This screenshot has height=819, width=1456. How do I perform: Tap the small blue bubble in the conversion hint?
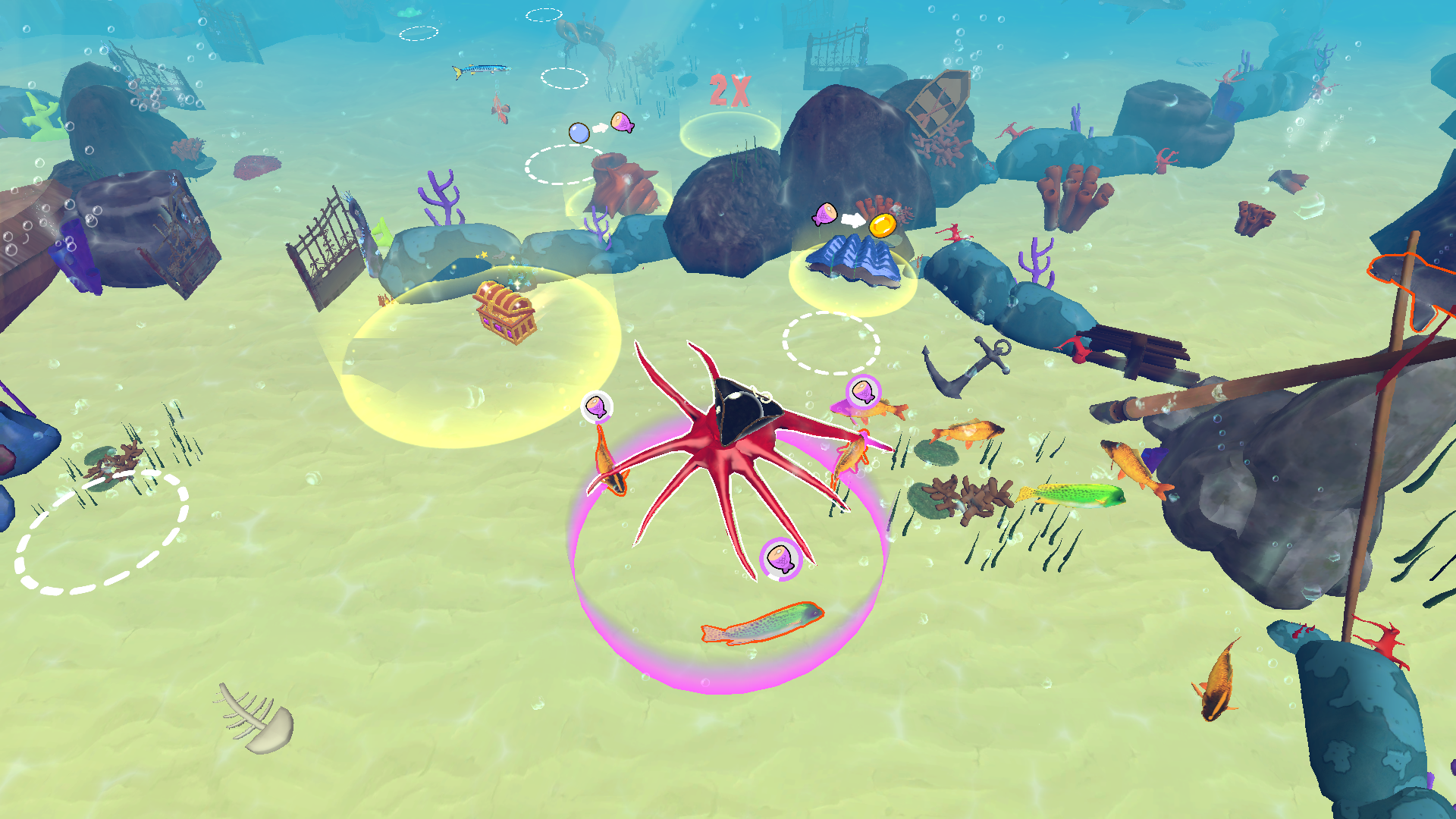point(579,132)
